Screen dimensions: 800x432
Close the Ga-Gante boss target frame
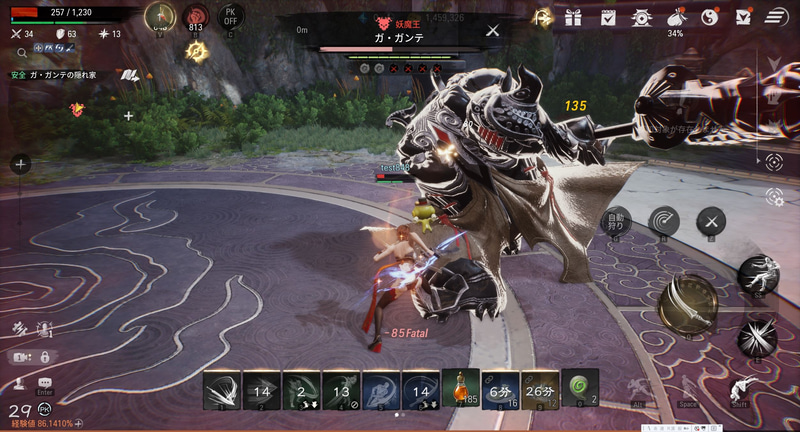tap(492, 31)
